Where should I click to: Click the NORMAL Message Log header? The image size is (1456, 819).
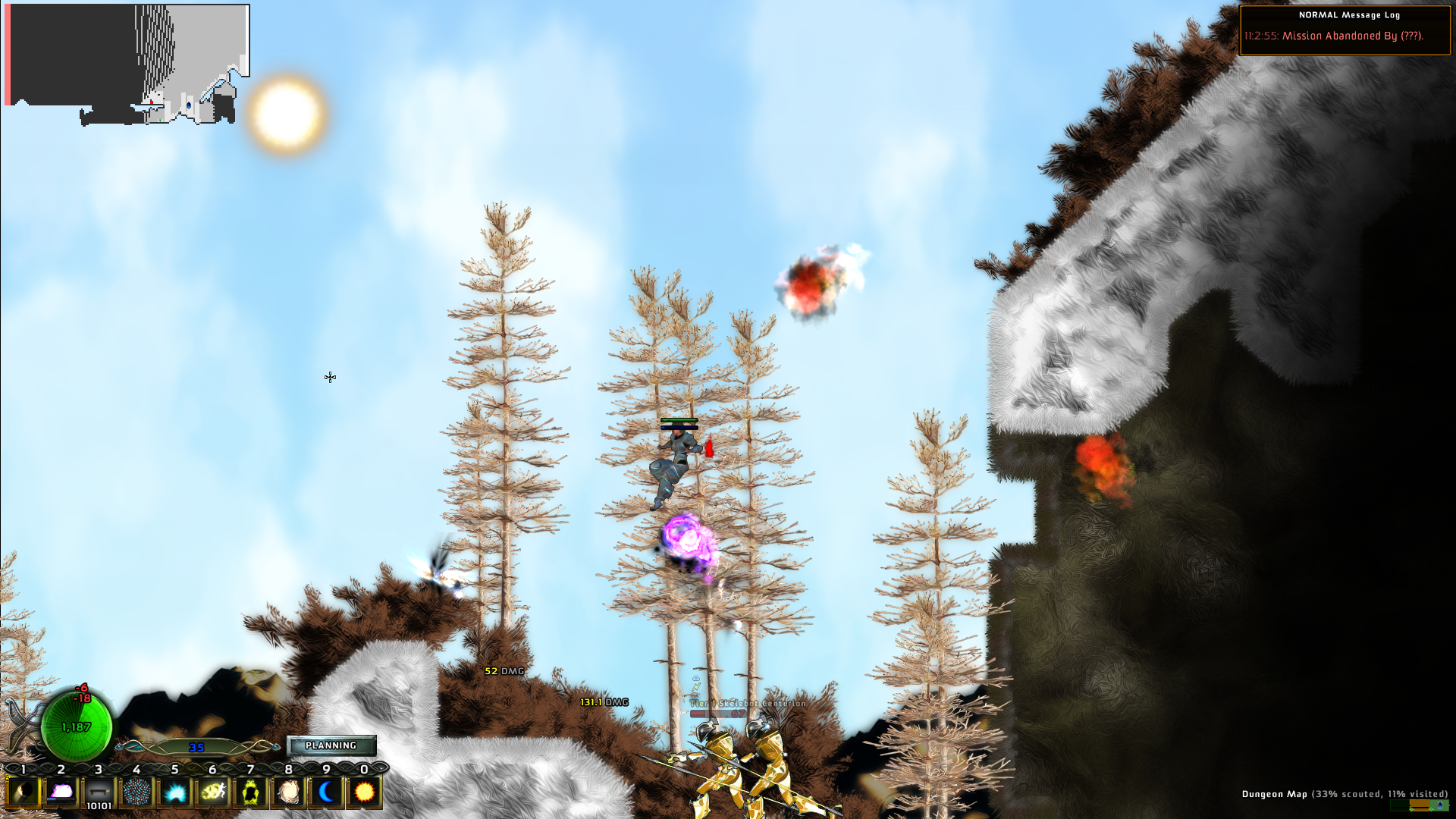[x=1349, y=14]
